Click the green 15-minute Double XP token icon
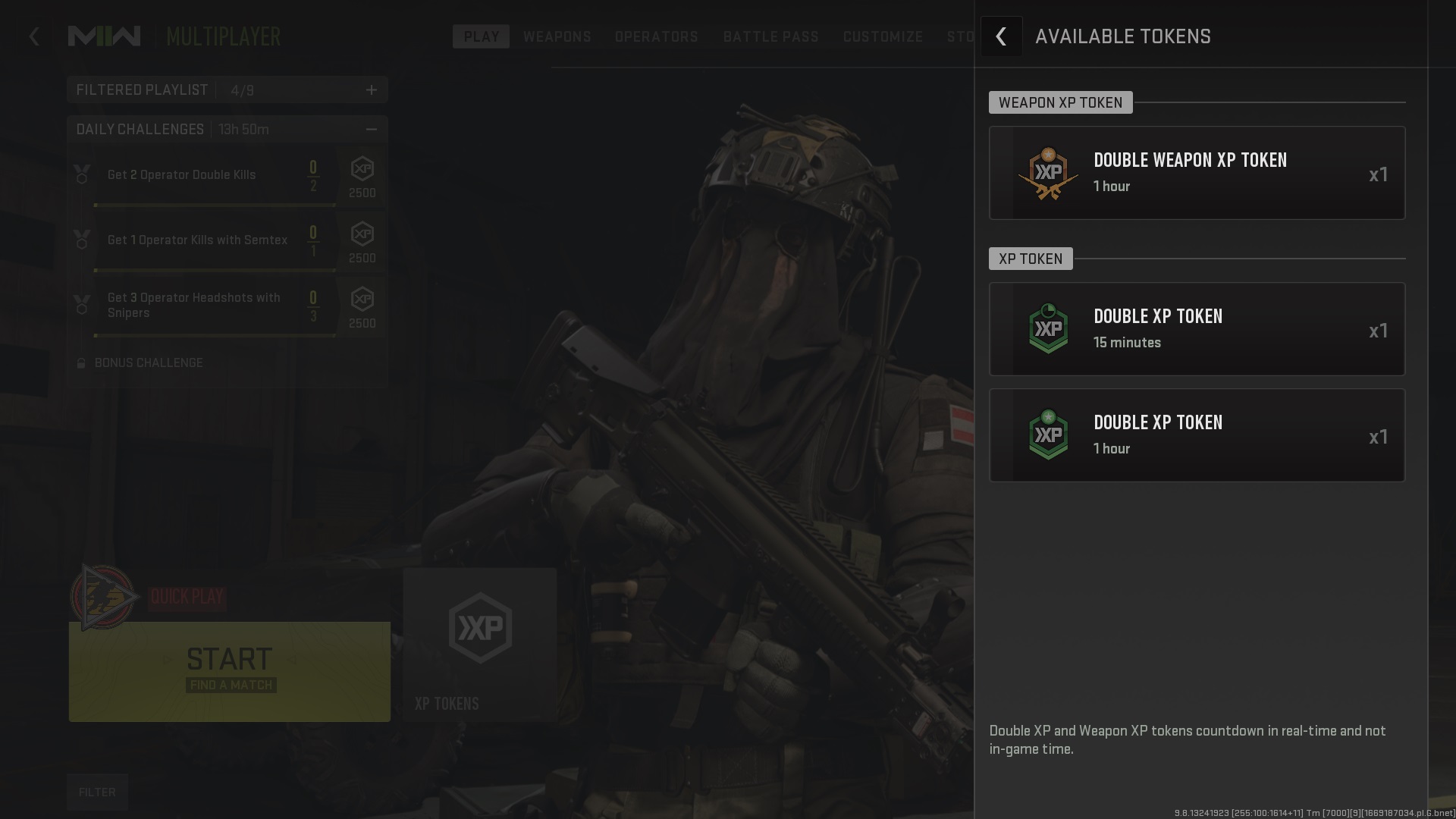This screenshot has height=819, width=1456. point(1049,328)
